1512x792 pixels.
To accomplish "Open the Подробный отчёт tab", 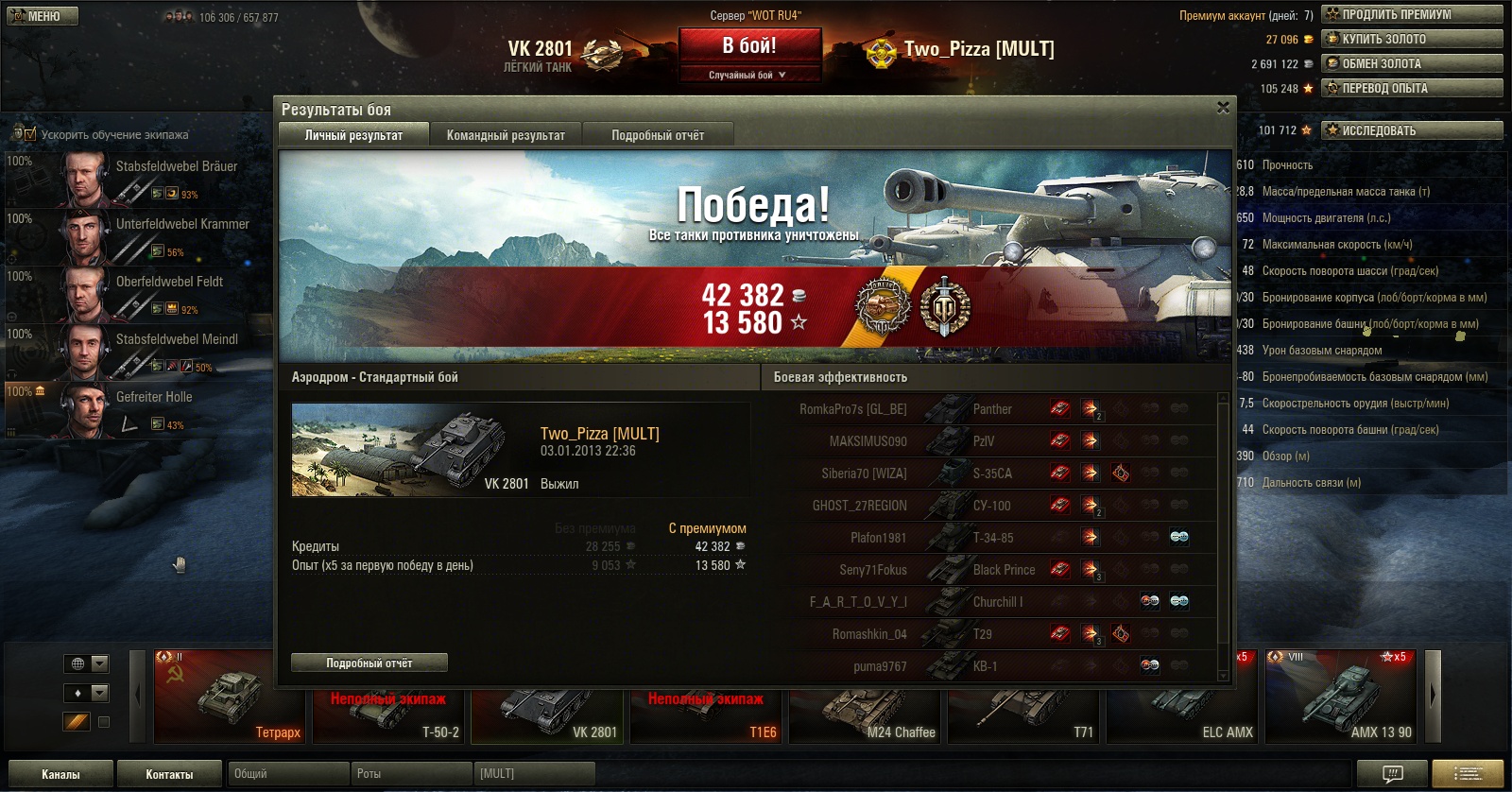I will pyautogui.click(x=658, y=135).
